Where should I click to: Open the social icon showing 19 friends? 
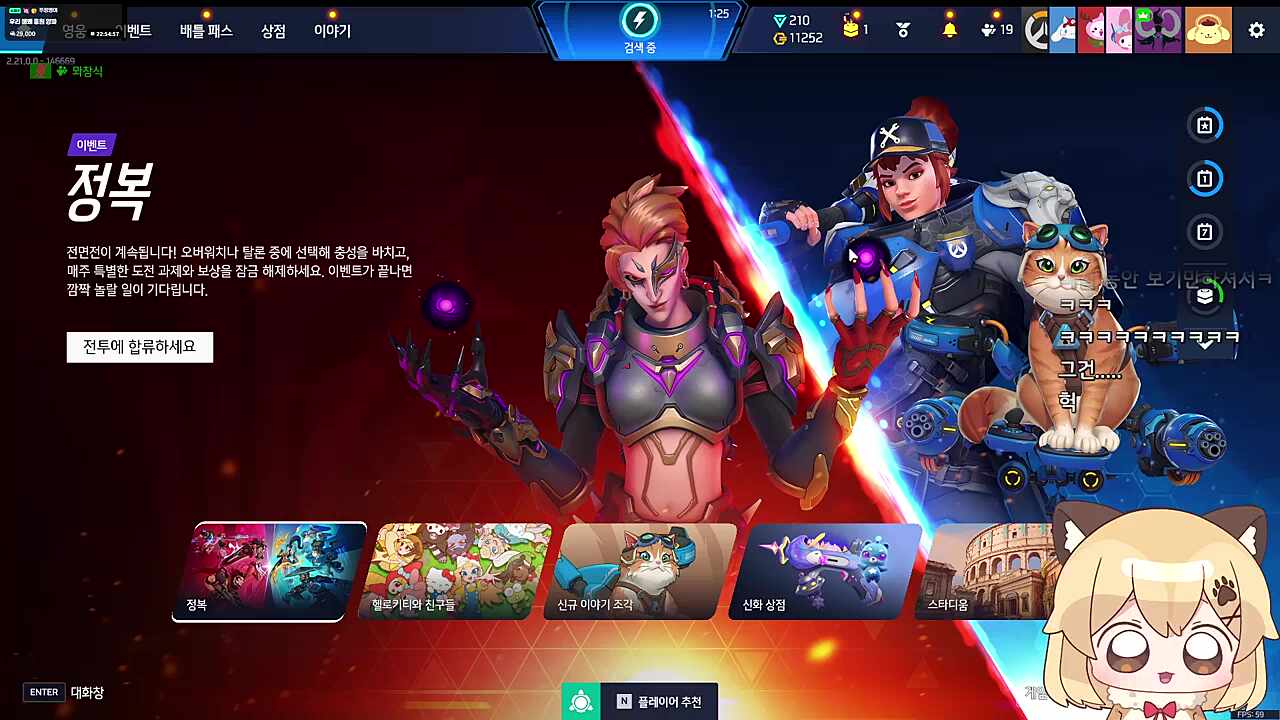(x=990, y=29)
